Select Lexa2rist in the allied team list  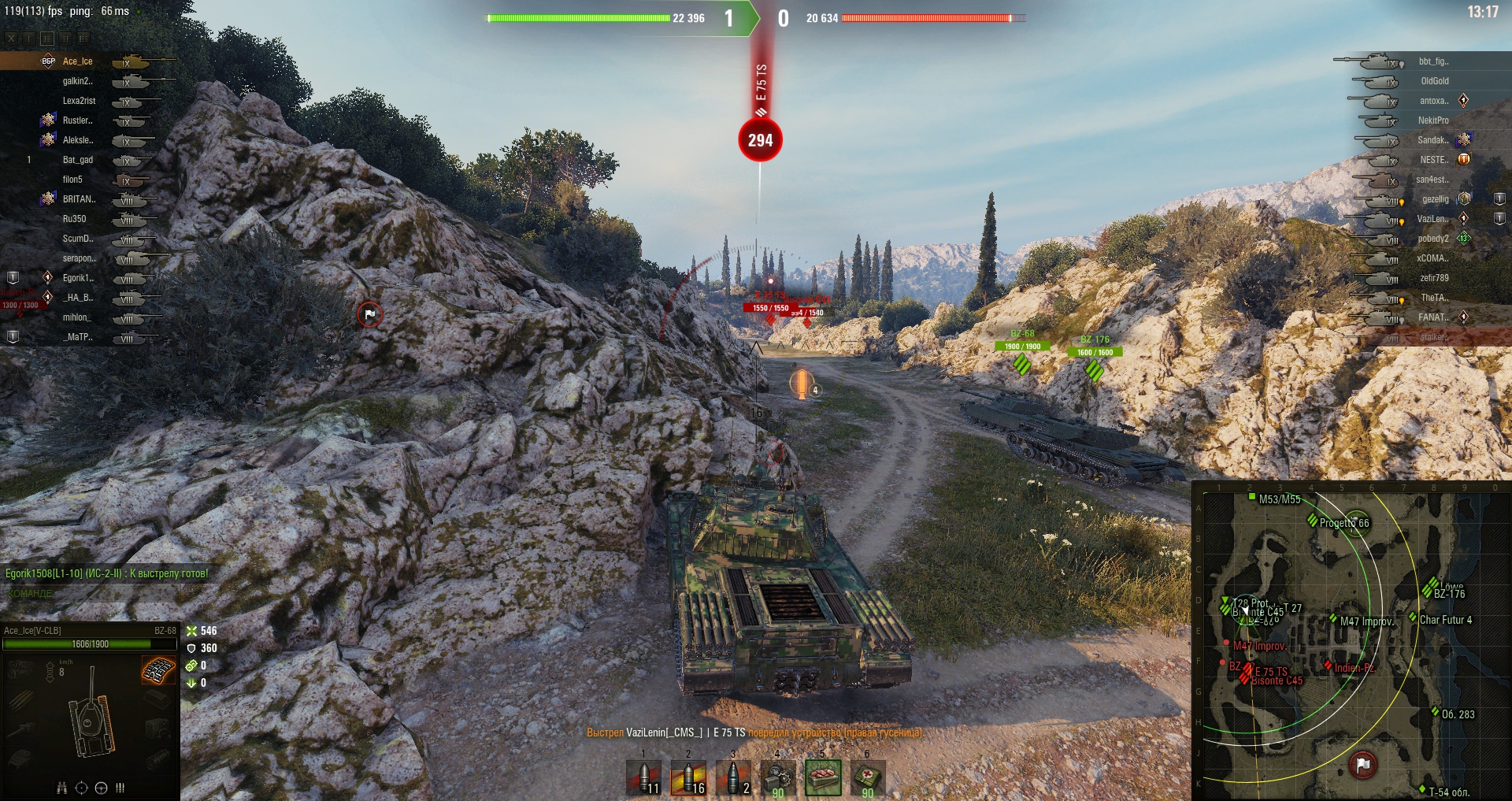tap(79, 101)
